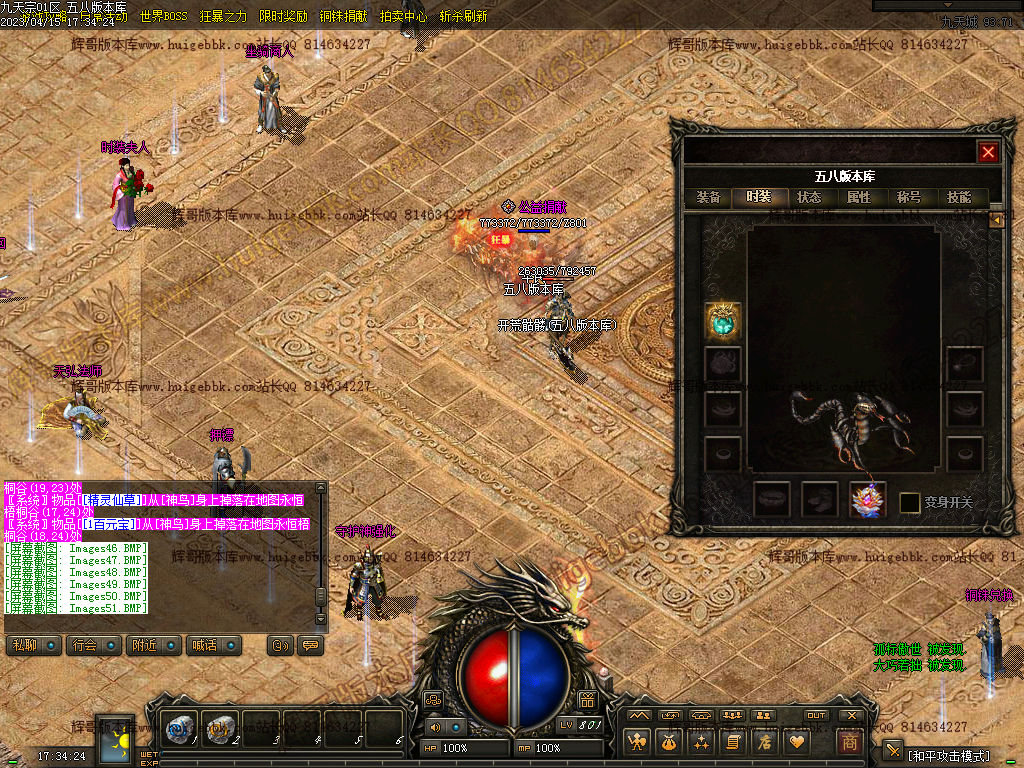The width and height of the screenshot is (1024, 768).
Task: Activate the 喊话 shout channel button
Action: pyautogui.click(x=212, y=646)
